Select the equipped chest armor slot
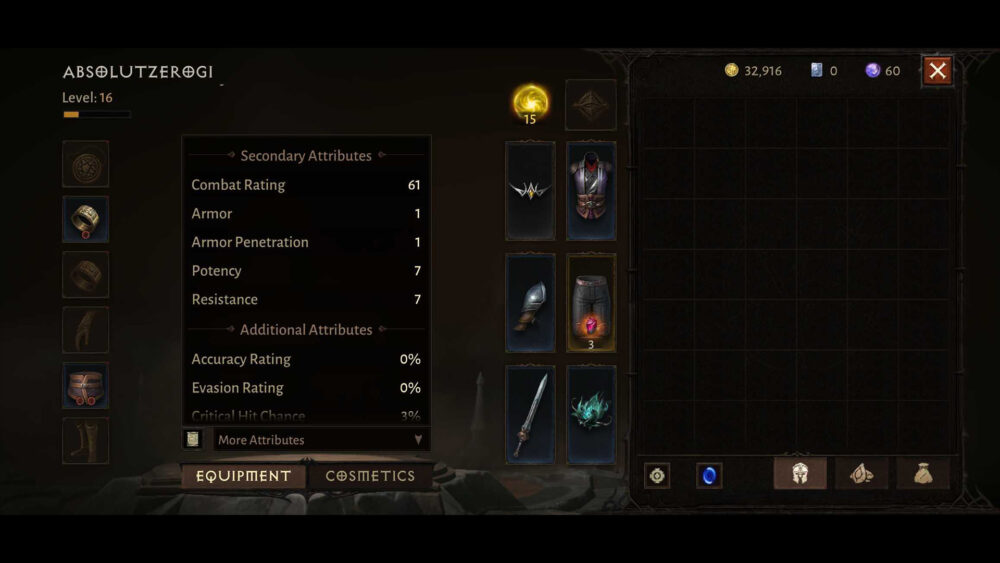Image resolution: width=1000 pixels, height=563 pixels. click(591, 191)
